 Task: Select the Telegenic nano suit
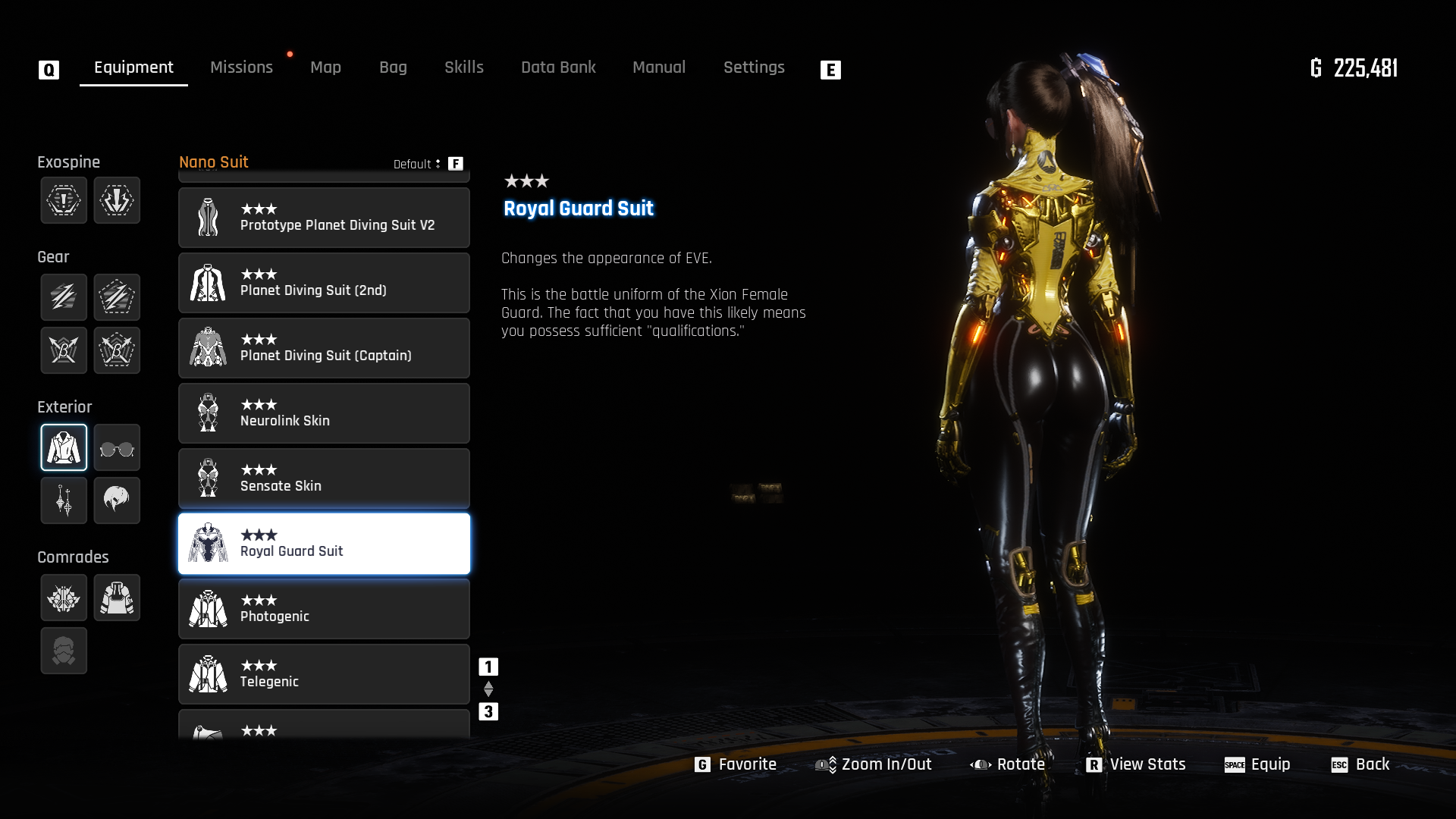pyautogui.click(x=324, y=674)
